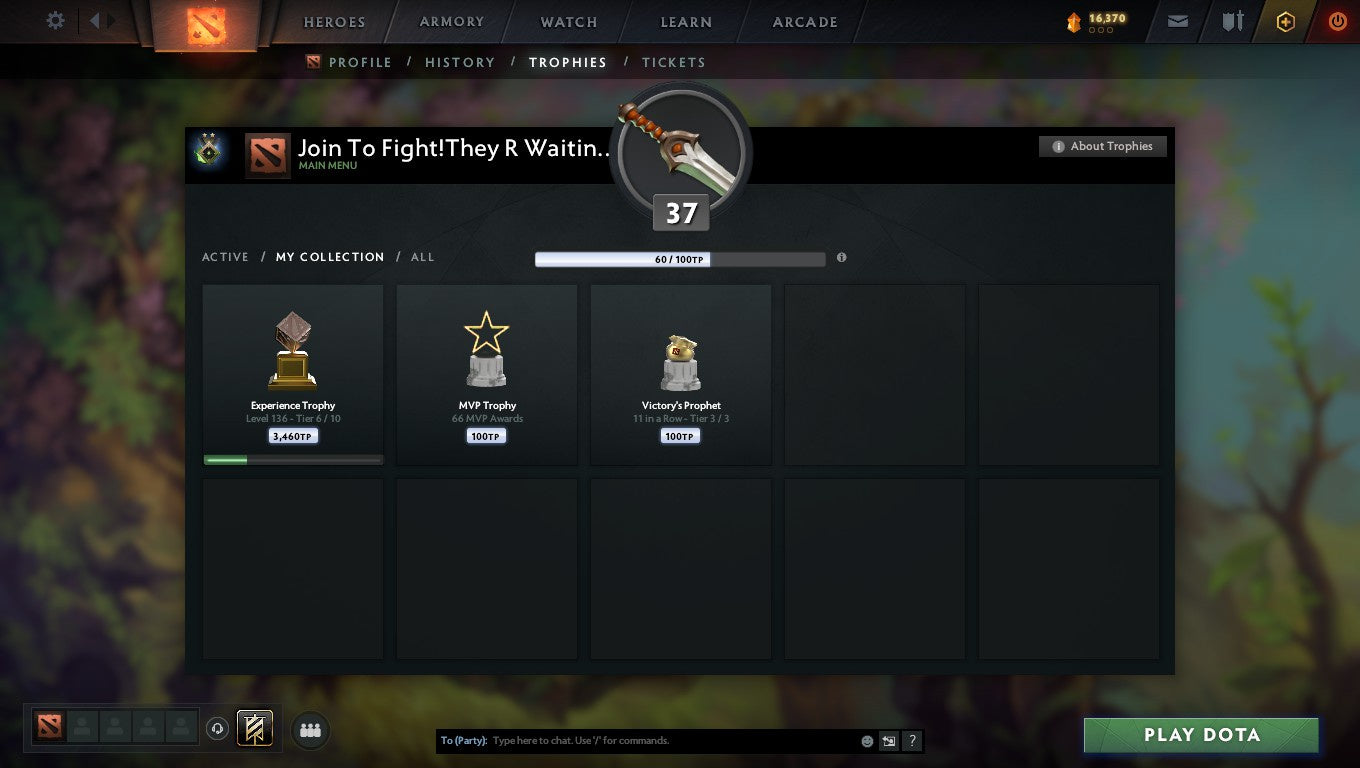Click the PLAY DOTA button
This screenshot has height=768, width=1360.
[1200, 735]
